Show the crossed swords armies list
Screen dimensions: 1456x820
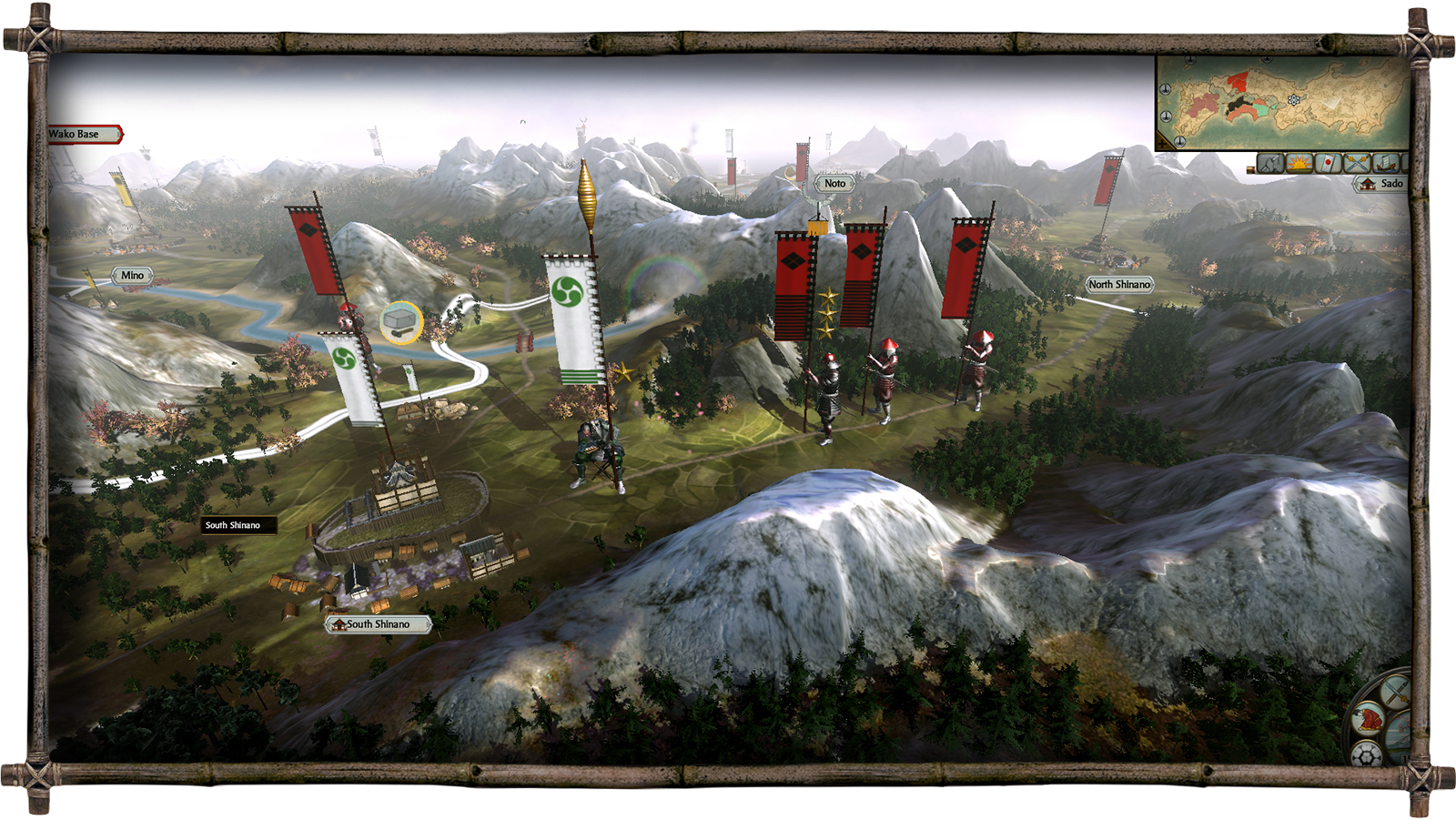(1357, 164)
